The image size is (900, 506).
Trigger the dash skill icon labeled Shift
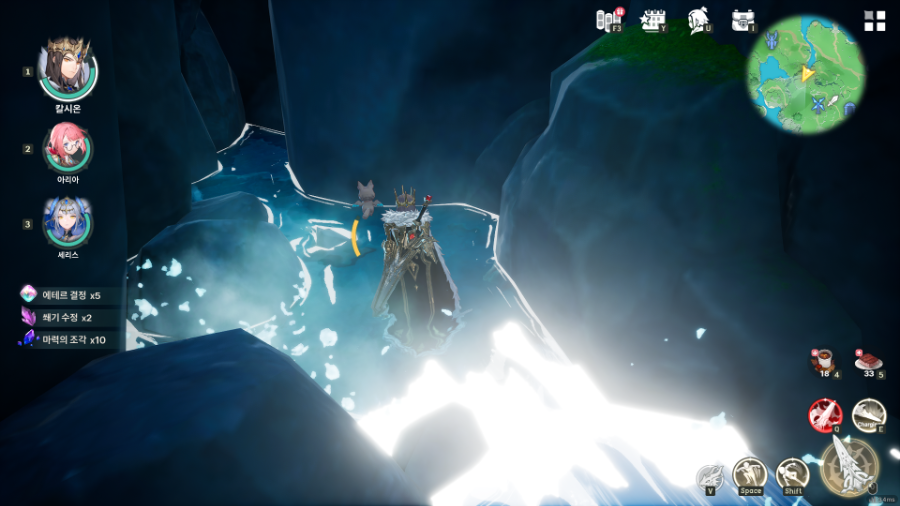tap(793, 474)
